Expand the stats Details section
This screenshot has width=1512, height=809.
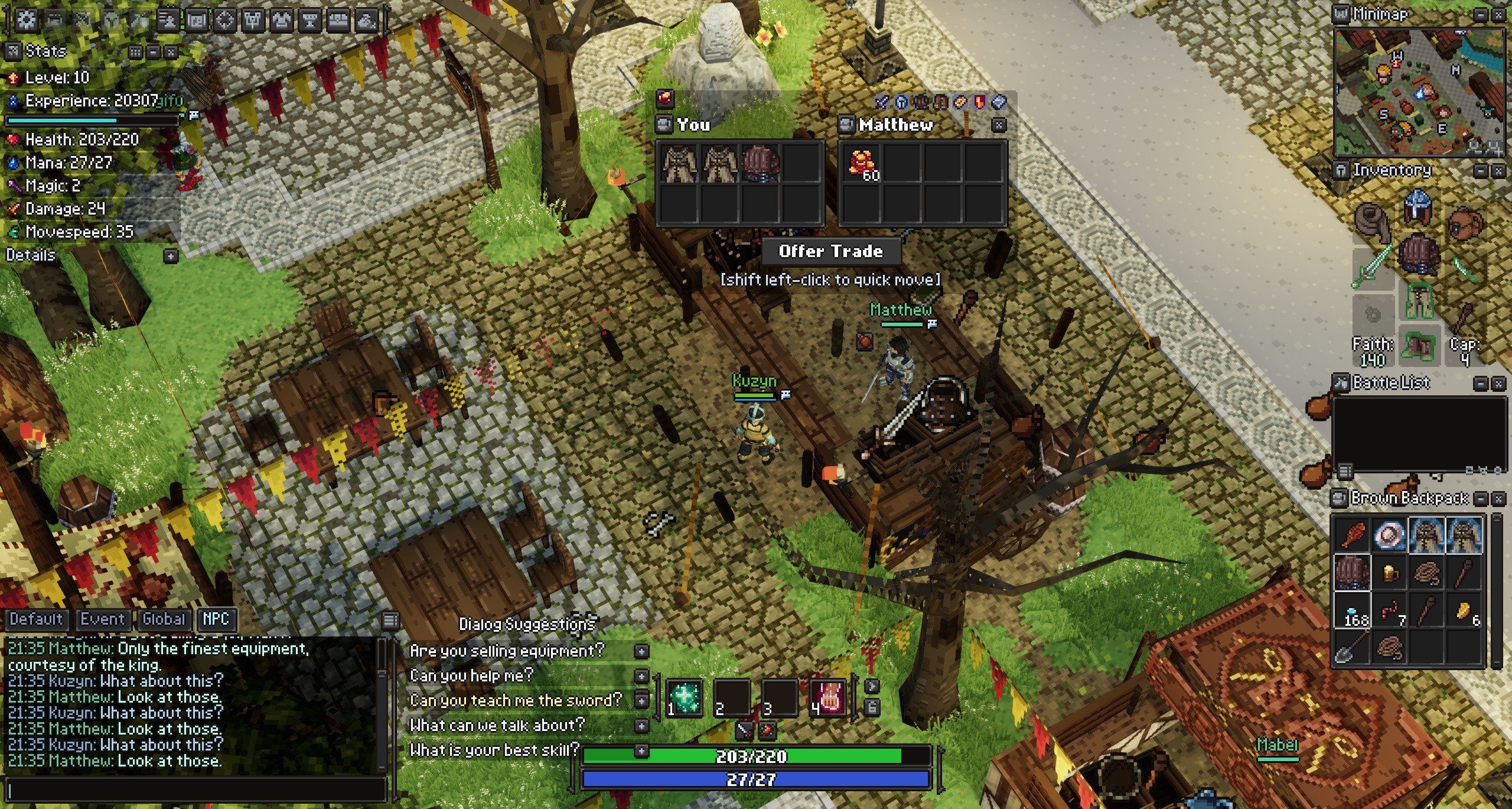coord(170,256)
